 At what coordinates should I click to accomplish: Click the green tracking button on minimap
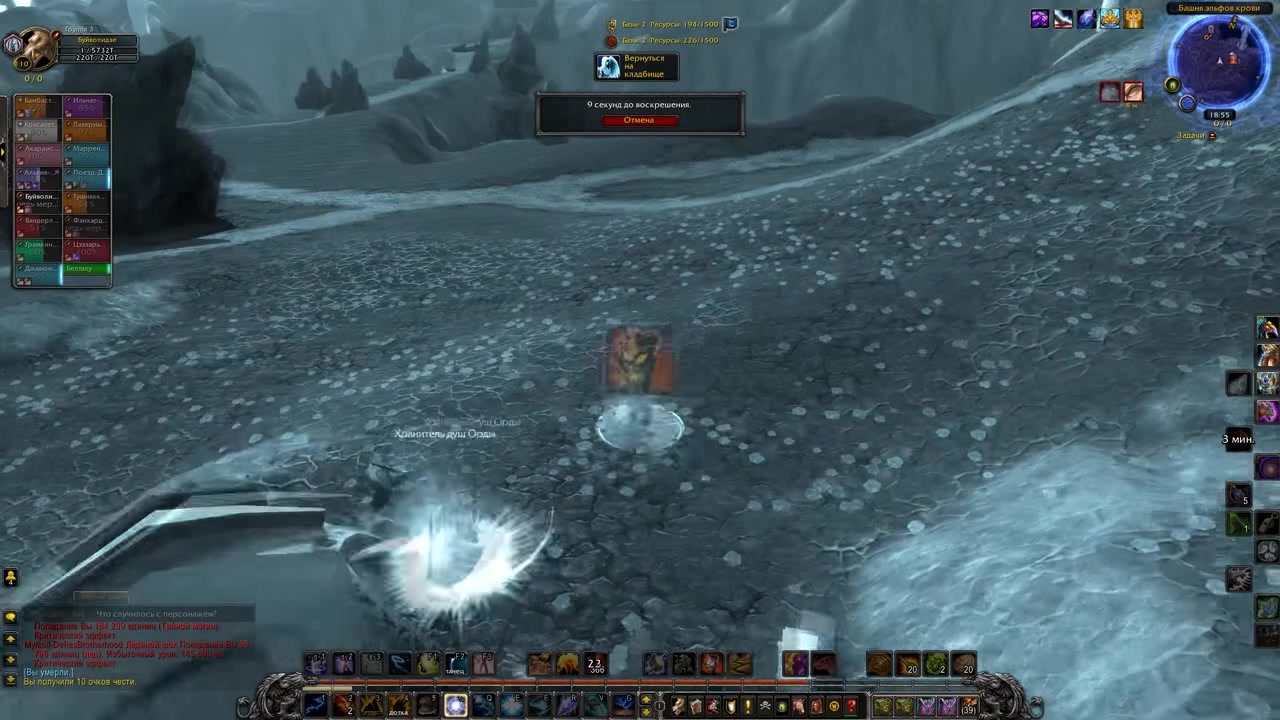tap(1172, 86)
